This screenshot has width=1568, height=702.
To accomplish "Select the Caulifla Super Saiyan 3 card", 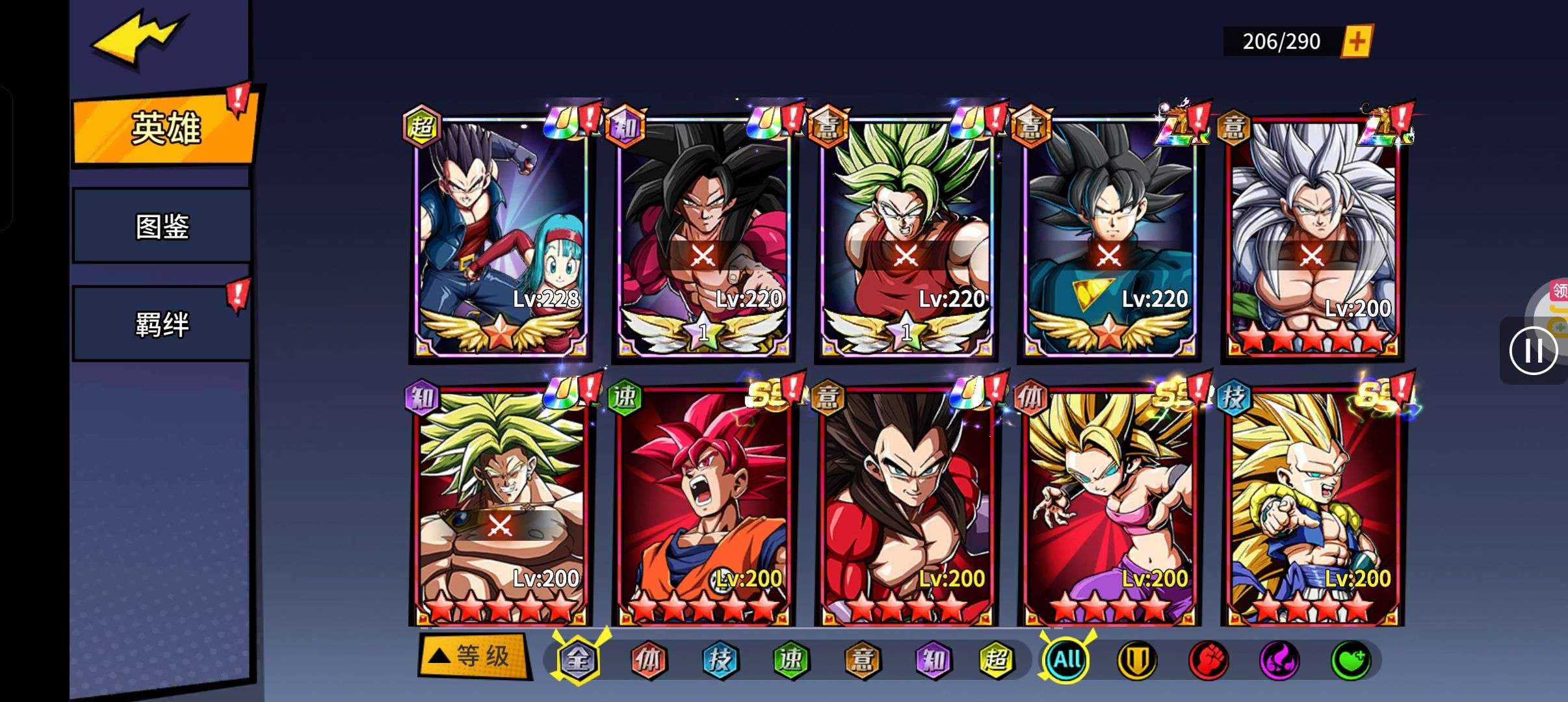I will pos(1109,507).
